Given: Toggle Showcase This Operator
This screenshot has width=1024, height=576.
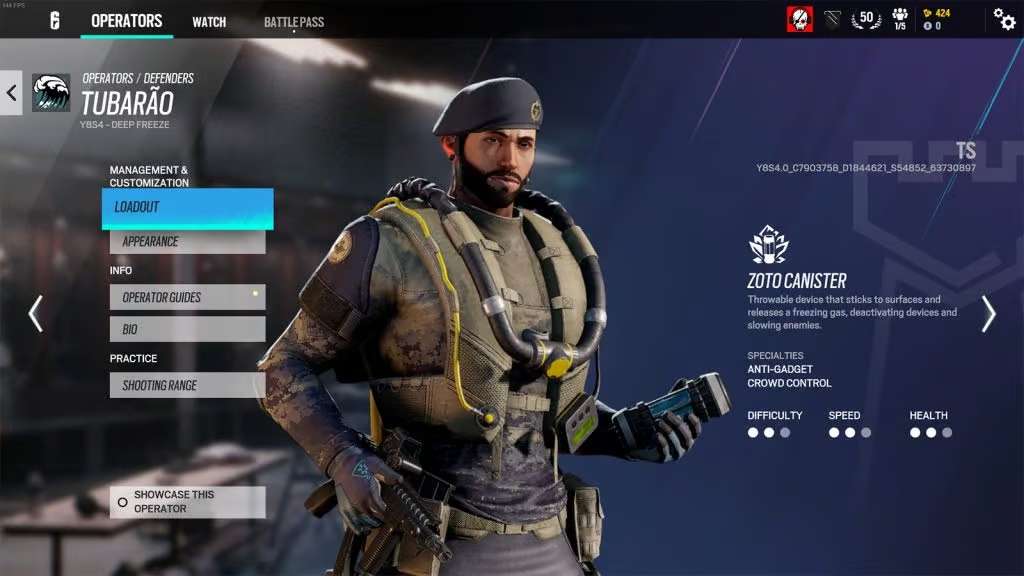Looking at the screenshot, I should click(x=187, y=502).
